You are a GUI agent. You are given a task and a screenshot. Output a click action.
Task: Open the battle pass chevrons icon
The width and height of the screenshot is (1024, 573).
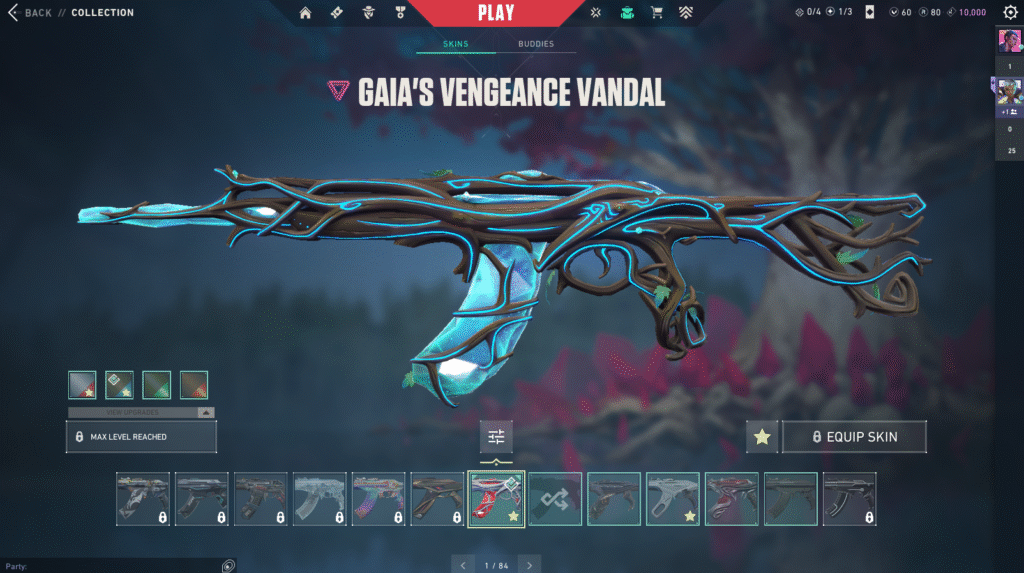[x=688, y=13]
